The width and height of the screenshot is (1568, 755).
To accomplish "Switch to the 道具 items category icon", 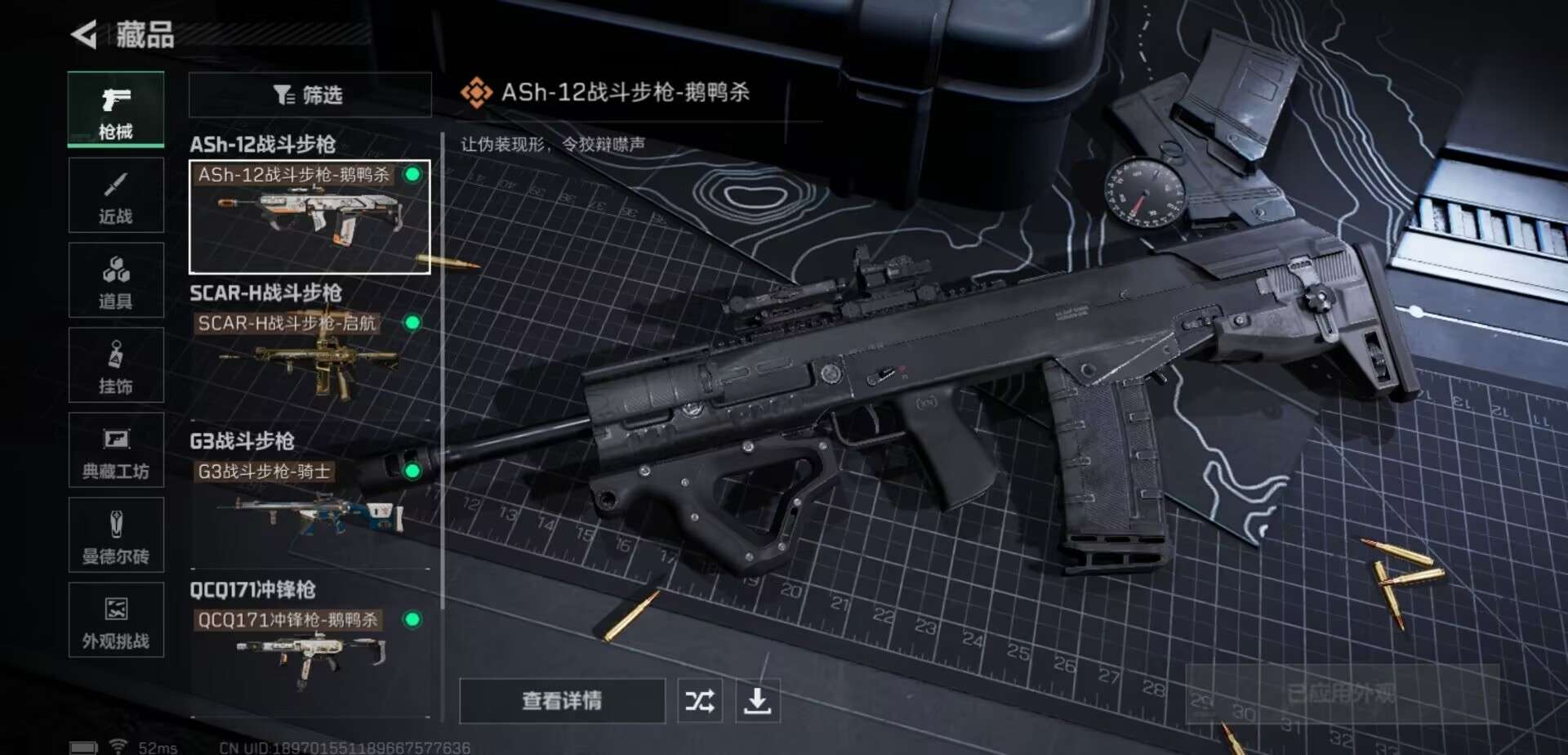I will click(116, 280).
